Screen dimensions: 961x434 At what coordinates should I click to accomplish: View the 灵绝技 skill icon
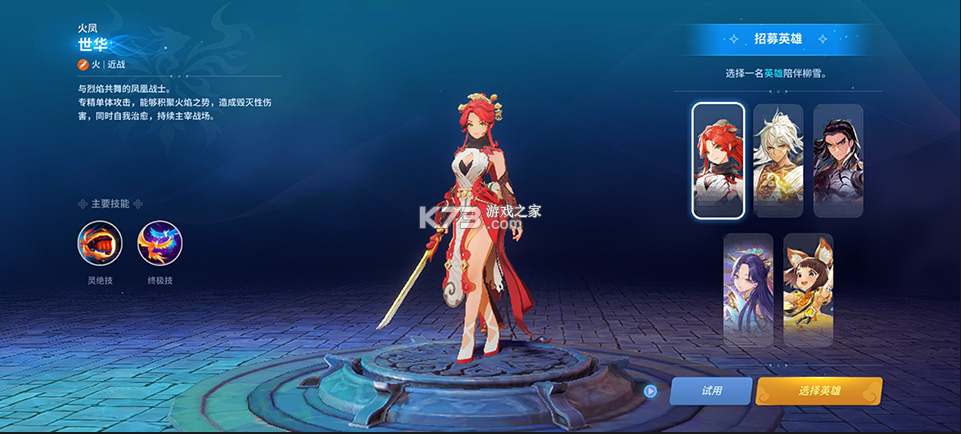pos(100,243)
